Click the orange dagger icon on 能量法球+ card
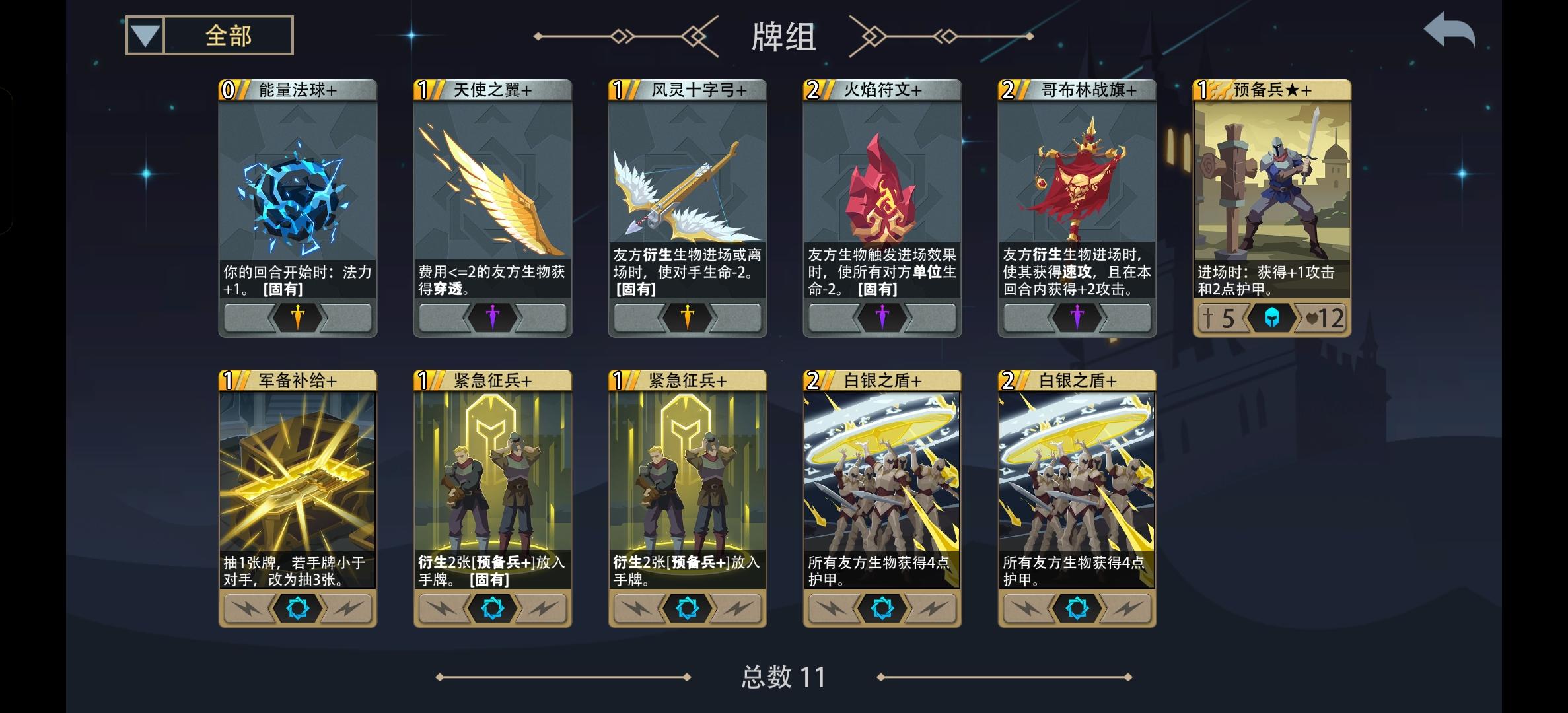This screenshot has height=713, width=1568. (x=297, y=318)
